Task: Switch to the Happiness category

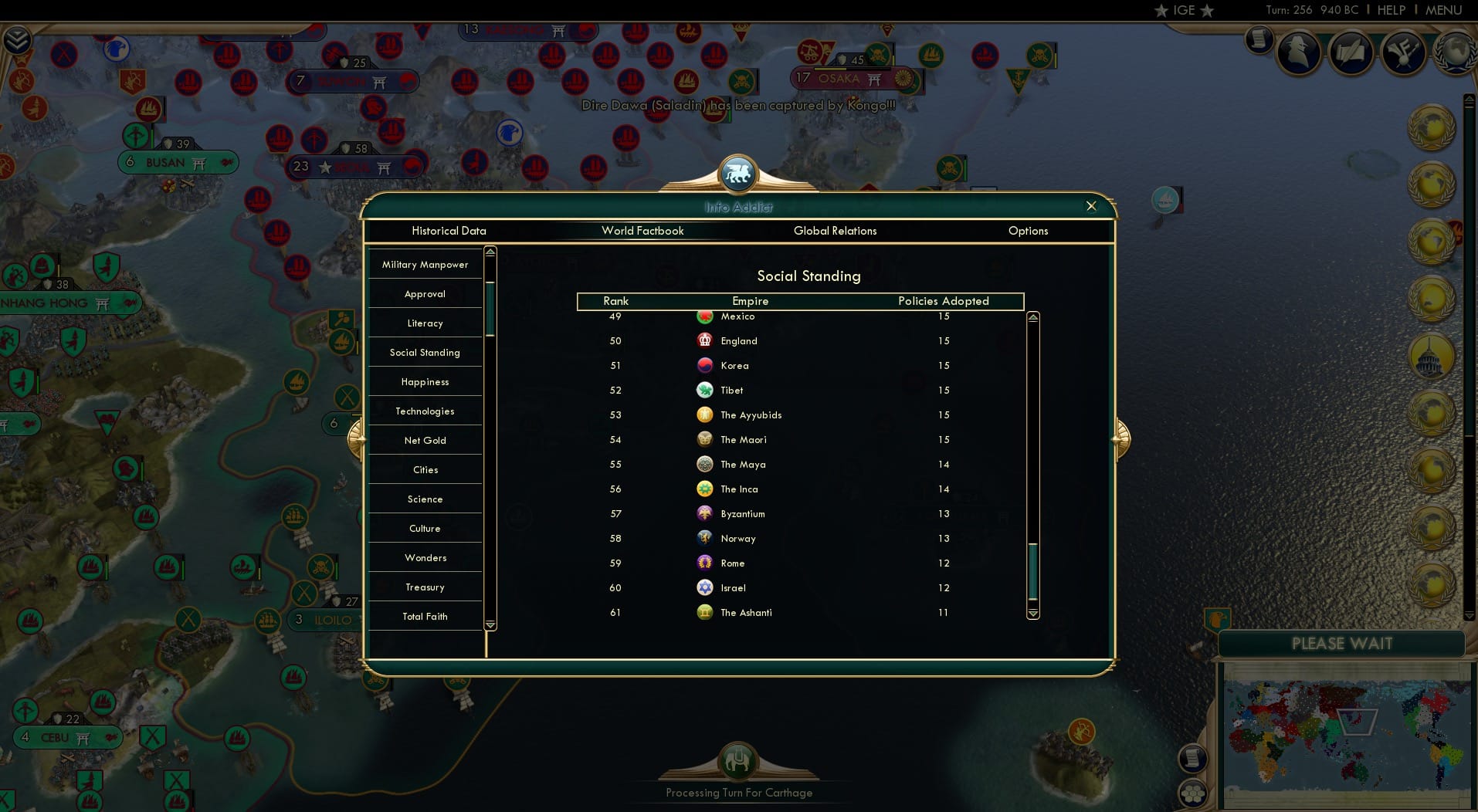Action: 425,381
